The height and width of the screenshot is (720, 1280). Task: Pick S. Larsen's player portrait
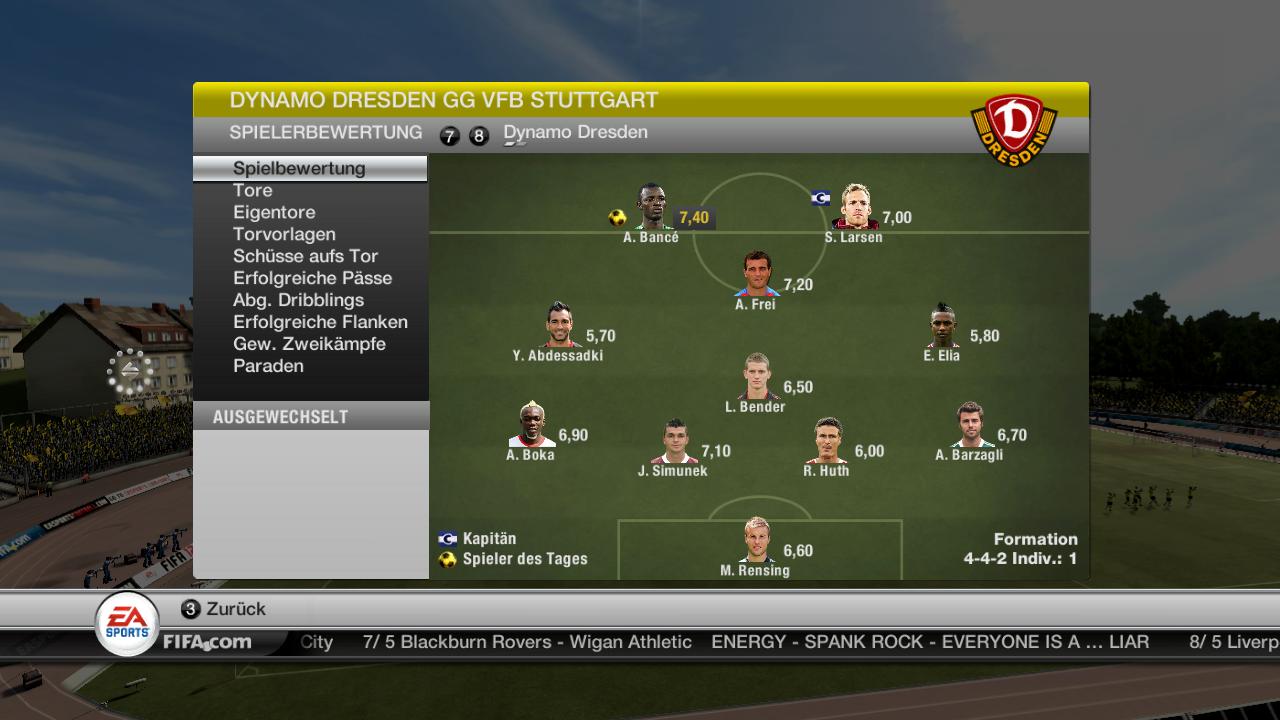coord(855,208)
